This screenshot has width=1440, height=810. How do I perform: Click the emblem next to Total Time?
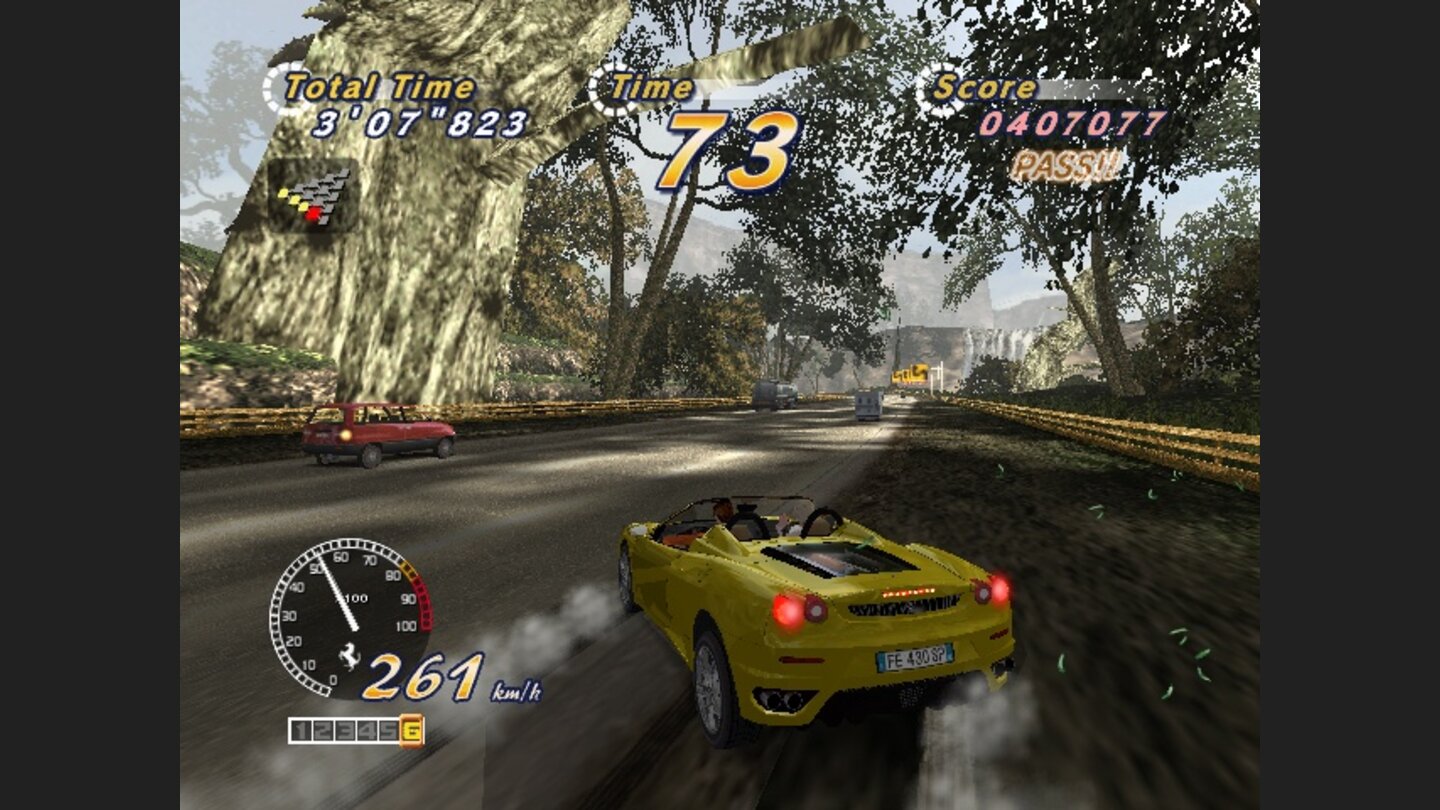coord(276,86)
